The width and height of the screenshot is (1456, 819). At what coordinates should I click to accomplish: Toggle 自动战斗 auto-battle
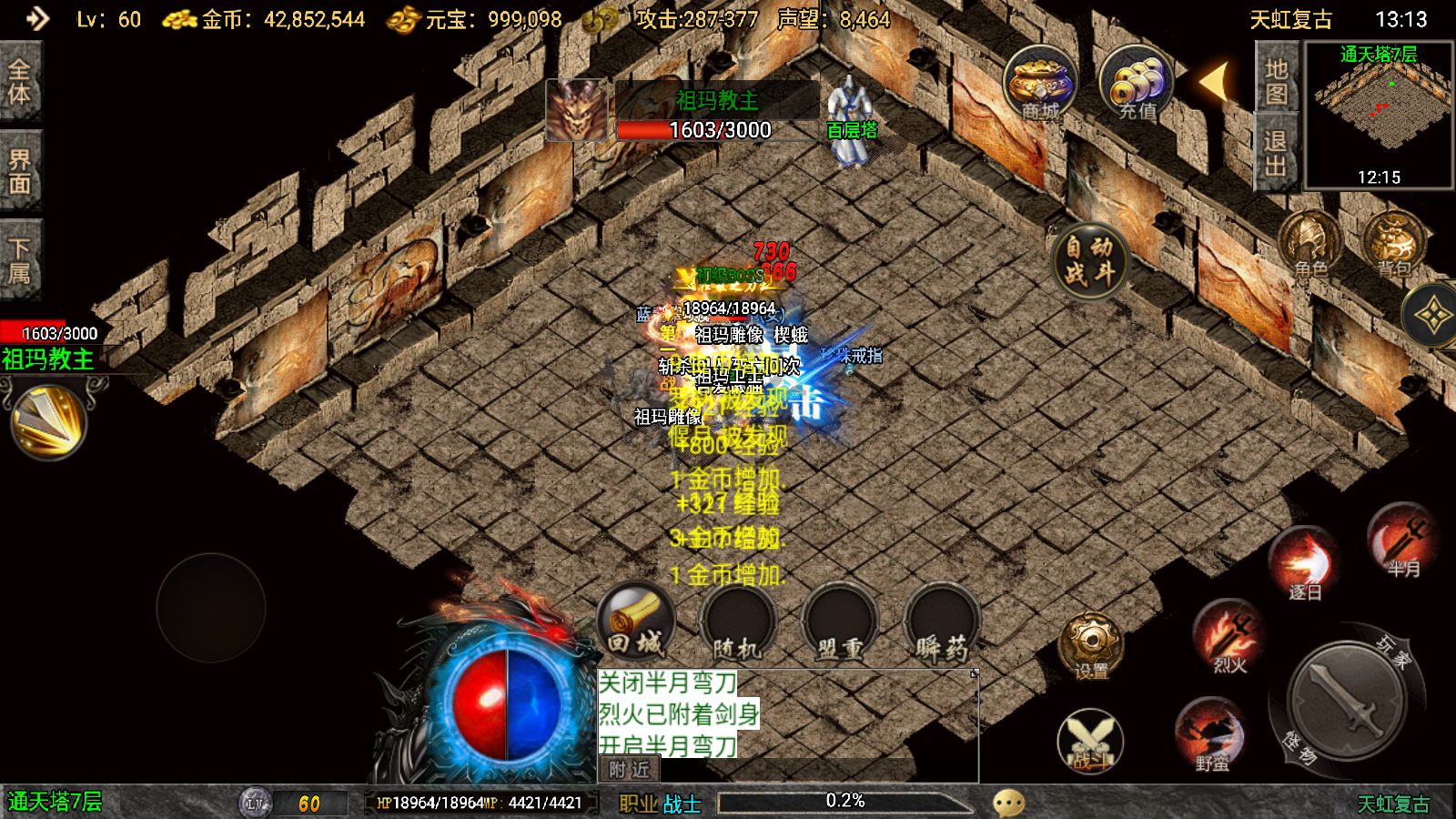pyautogui.click(x=1089, y=260)
